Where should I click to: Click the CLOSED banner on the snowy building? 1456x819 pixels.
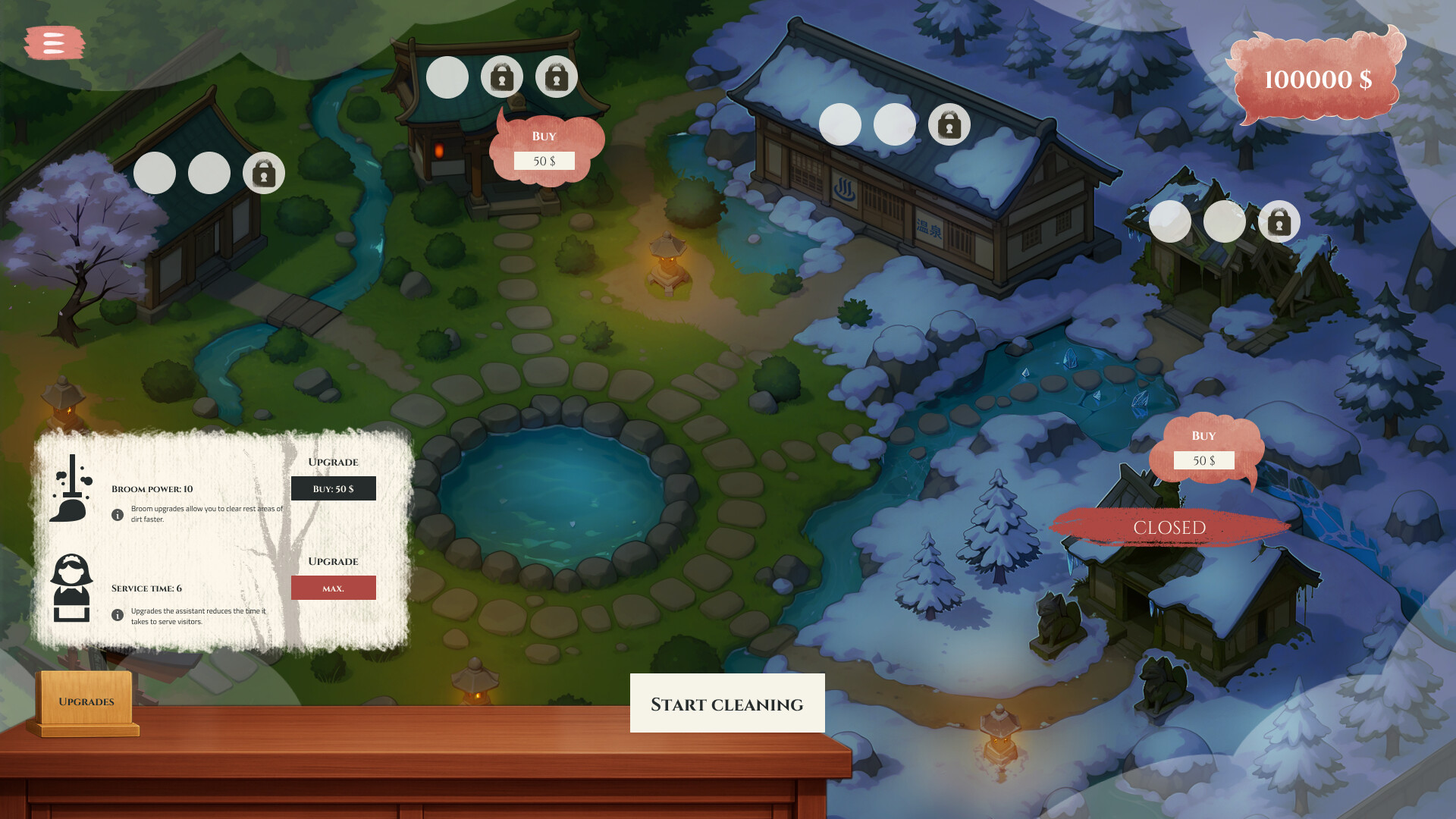[x=1170, y=528]
